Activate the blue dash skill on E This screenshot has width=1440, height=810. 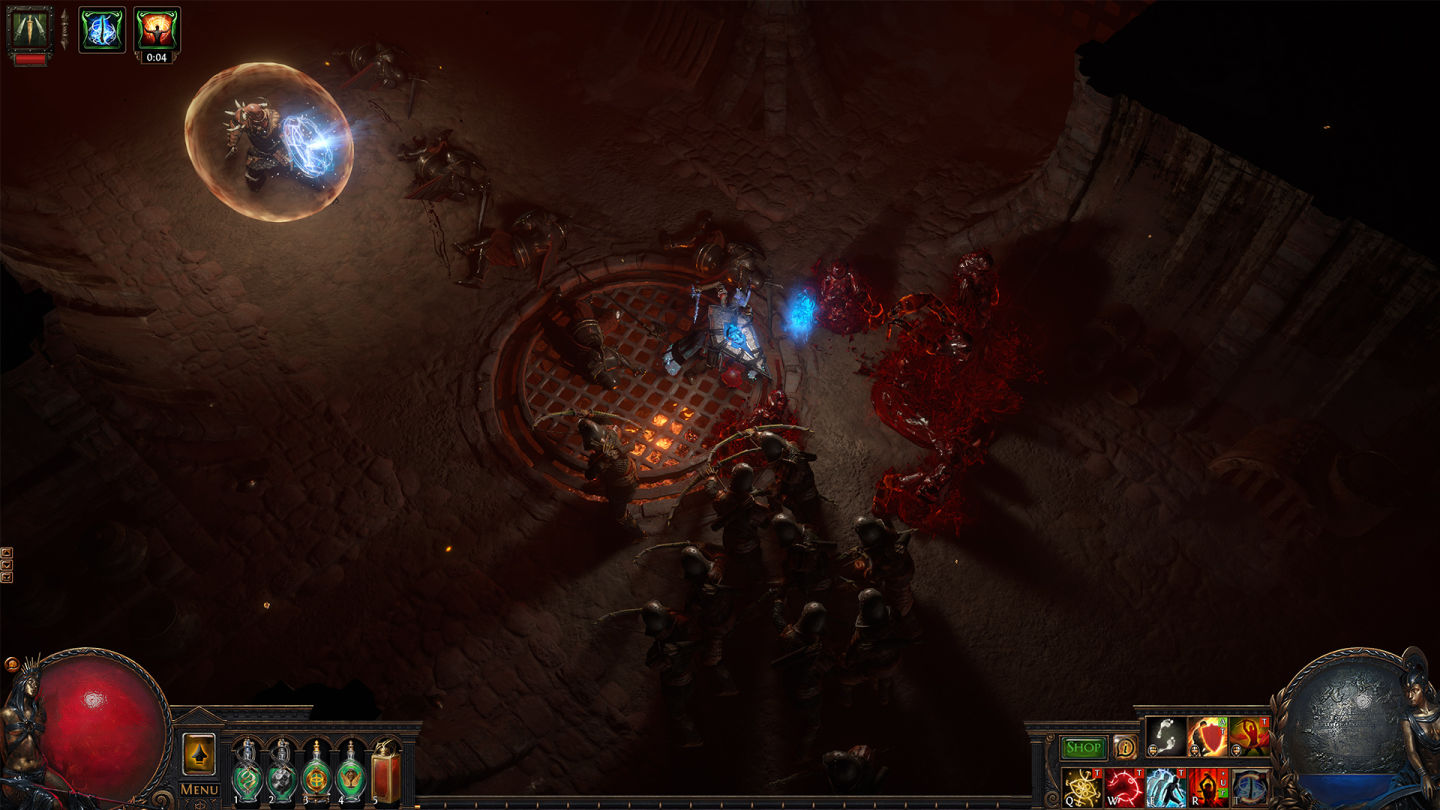click(x=1166, y=787)
